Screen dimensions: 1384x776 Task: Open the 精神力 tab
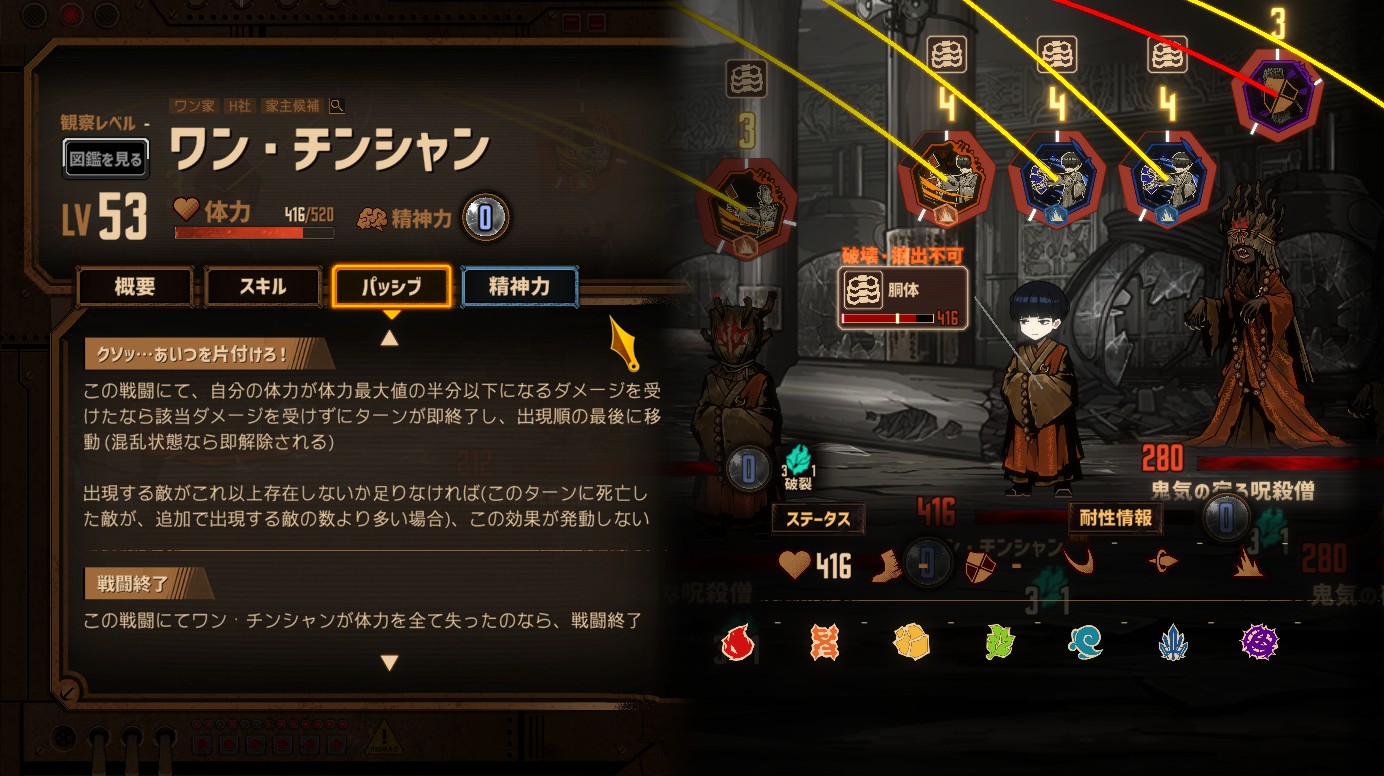pos(519,287)
